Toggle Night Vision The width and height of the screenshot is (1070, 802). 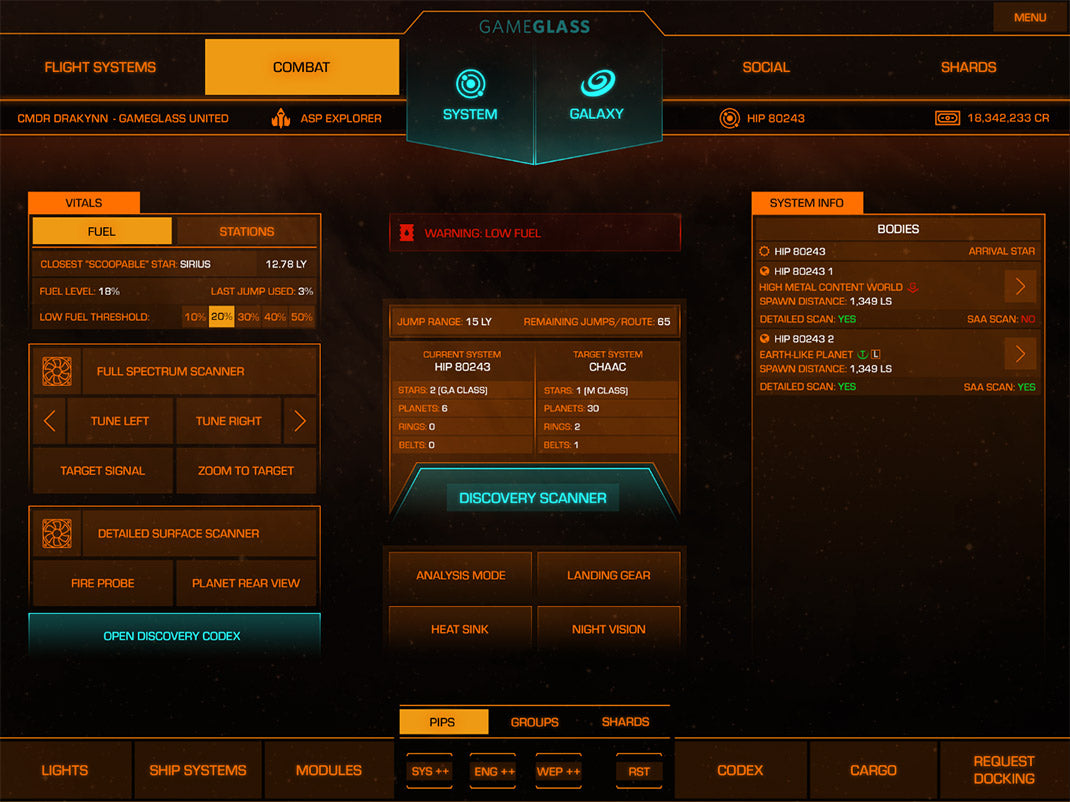click(x=608, y=629)
